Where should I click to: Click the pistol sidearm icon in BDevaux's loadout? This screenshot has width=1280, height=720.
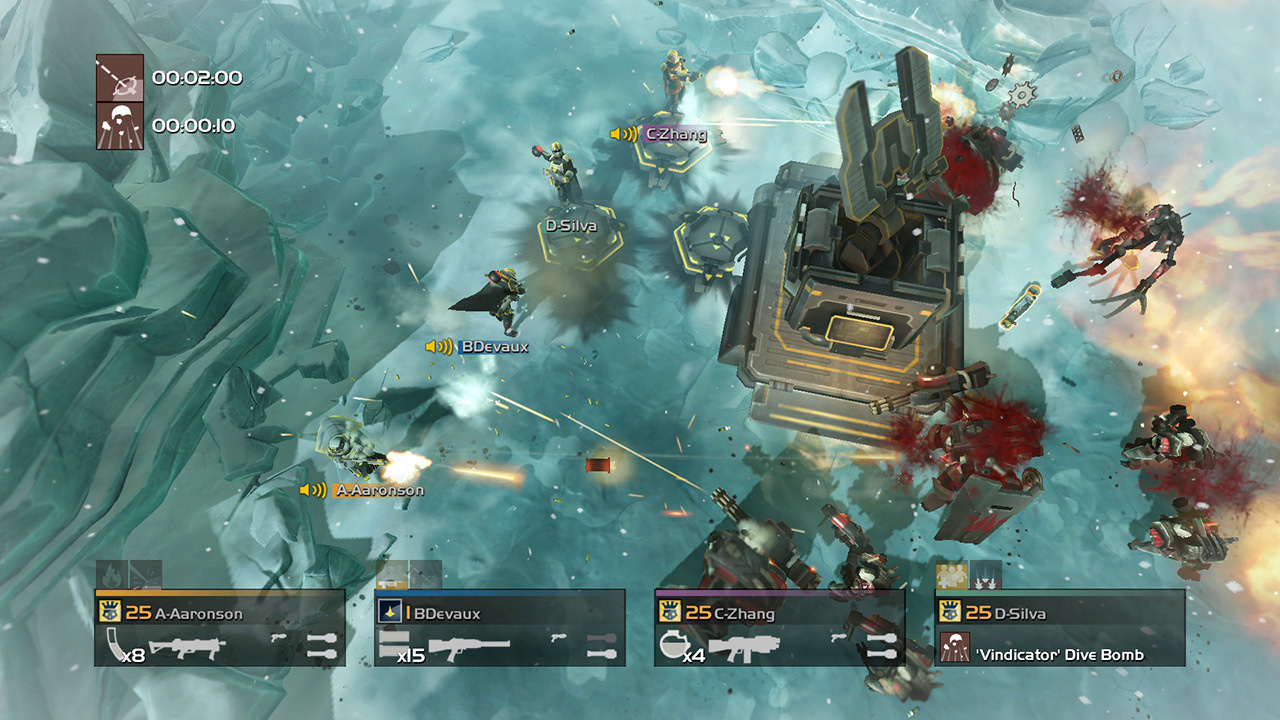tap(556, 638)
